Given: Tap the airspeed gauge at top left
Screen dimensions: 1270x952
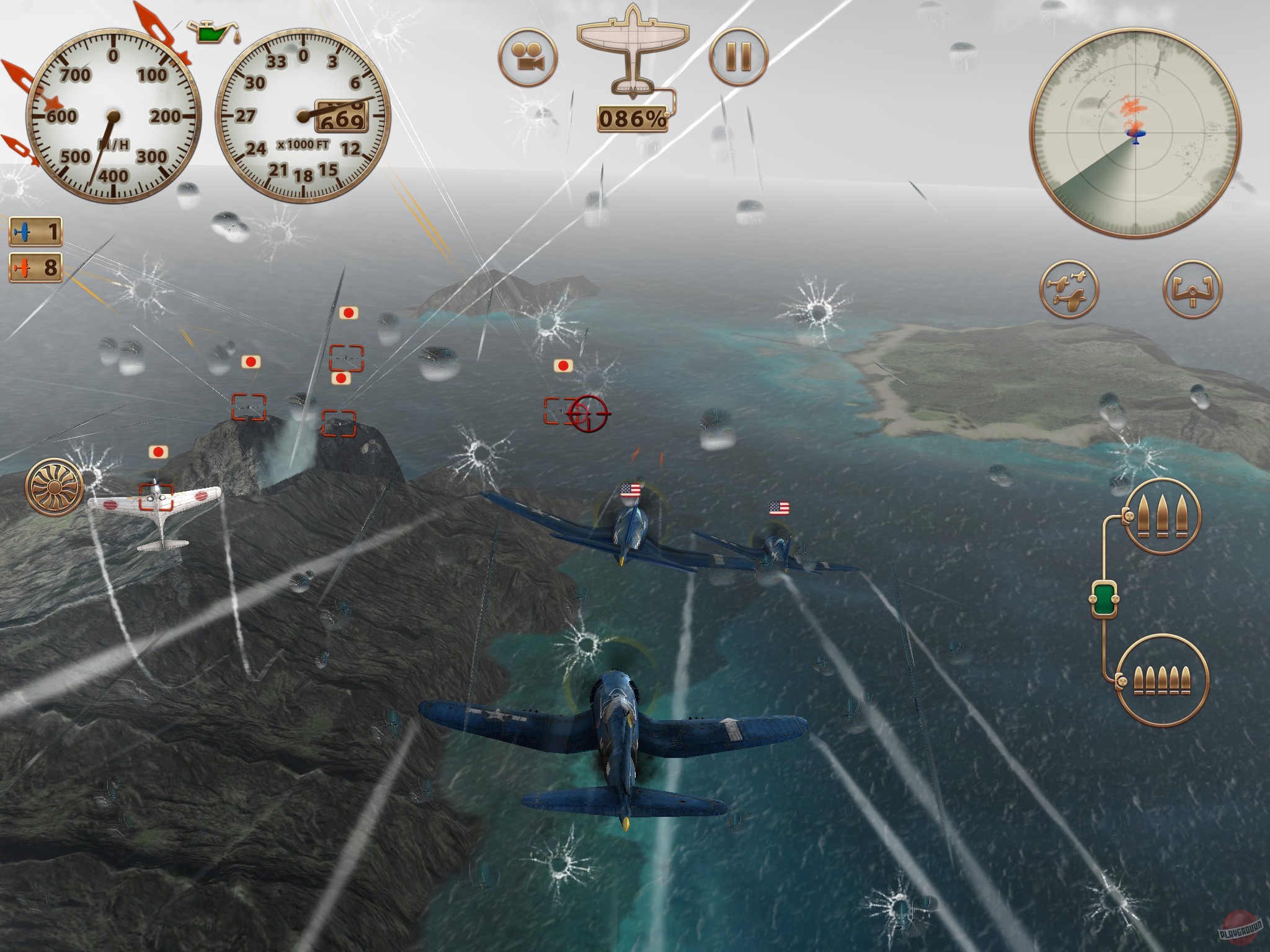Looking at the screenshot, I should (113, 118).
